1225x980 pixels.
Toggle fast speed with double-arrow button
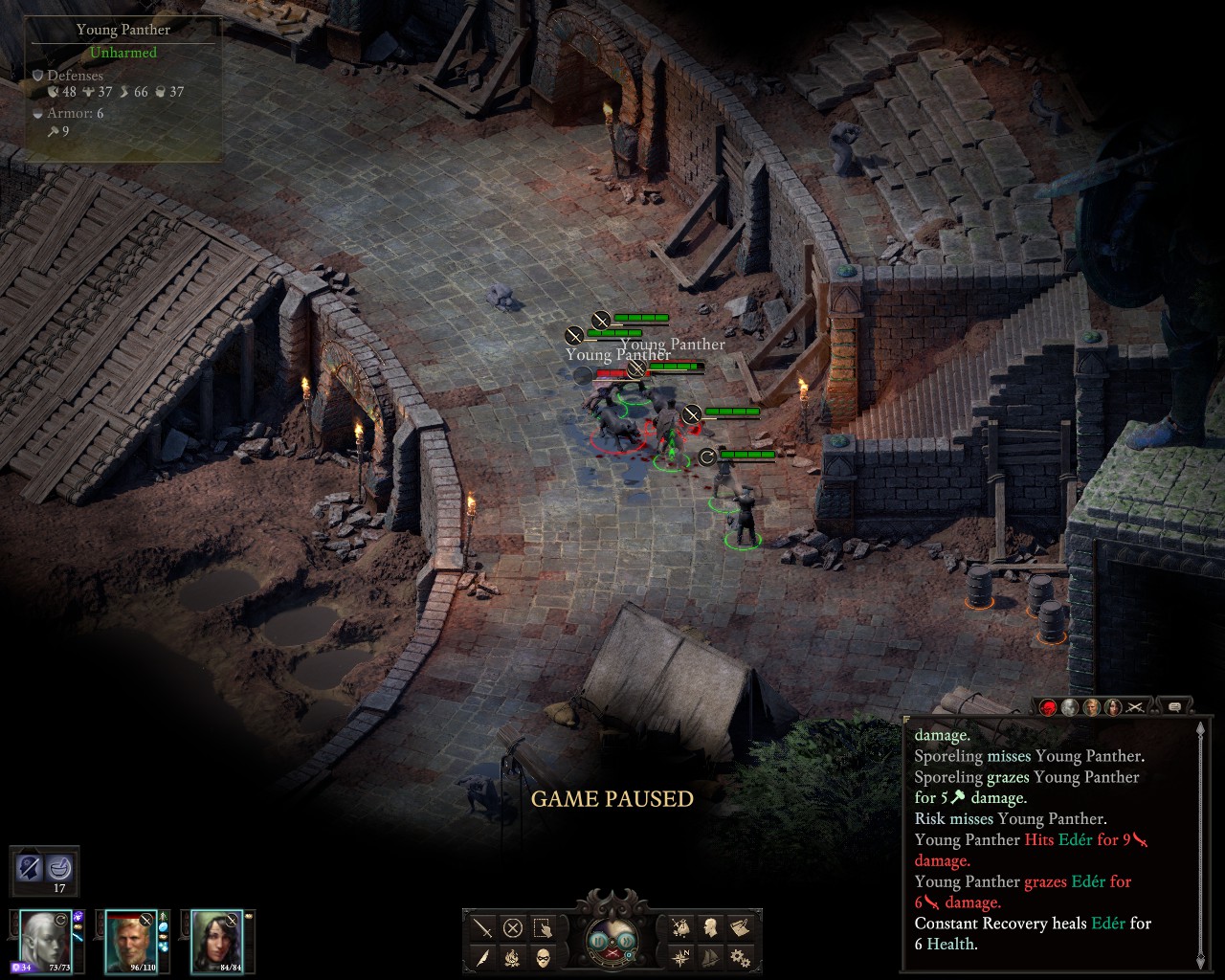625,940
